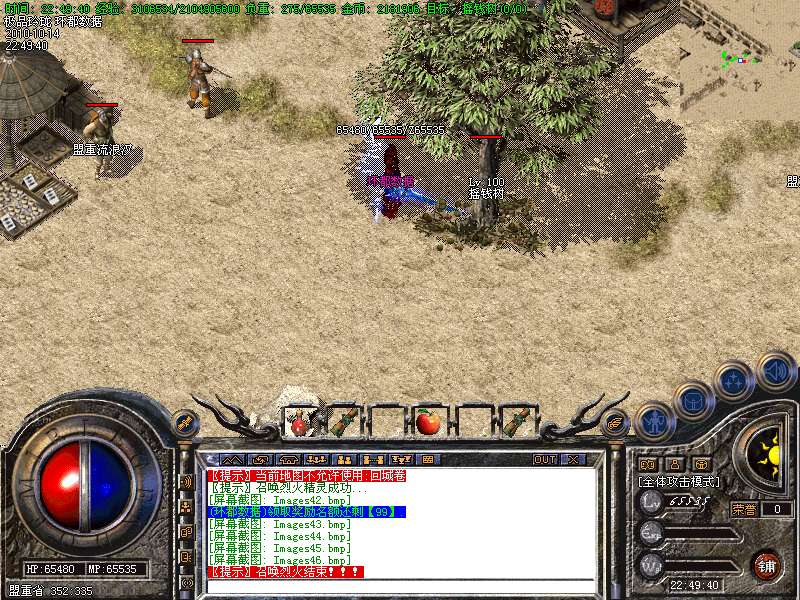Click the sun day-night indicator
800x600 pixels.
tap(769, 455)
